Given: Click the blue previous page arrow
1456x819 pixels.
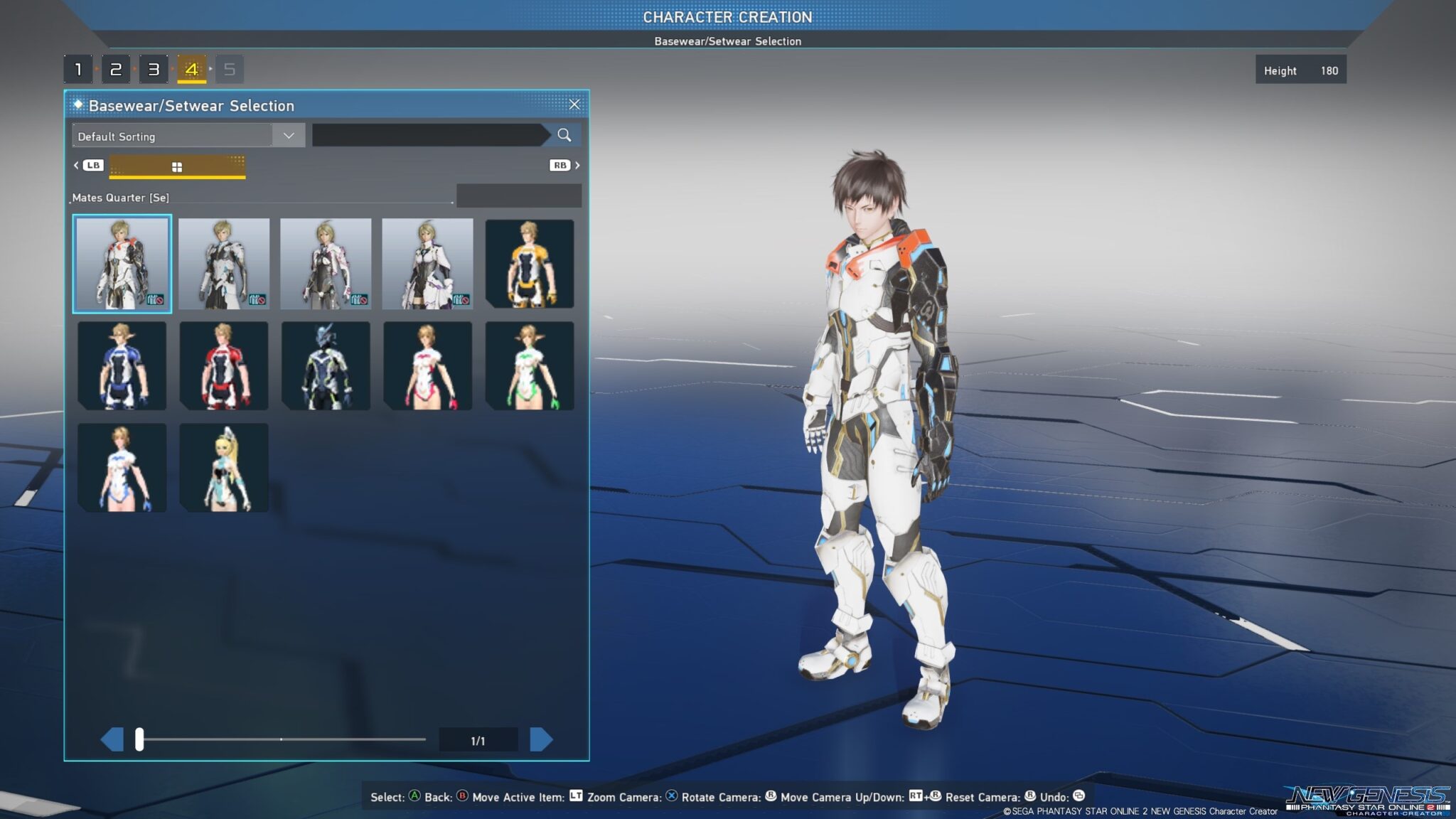Looking at the screenshot, I should [112, 738].
